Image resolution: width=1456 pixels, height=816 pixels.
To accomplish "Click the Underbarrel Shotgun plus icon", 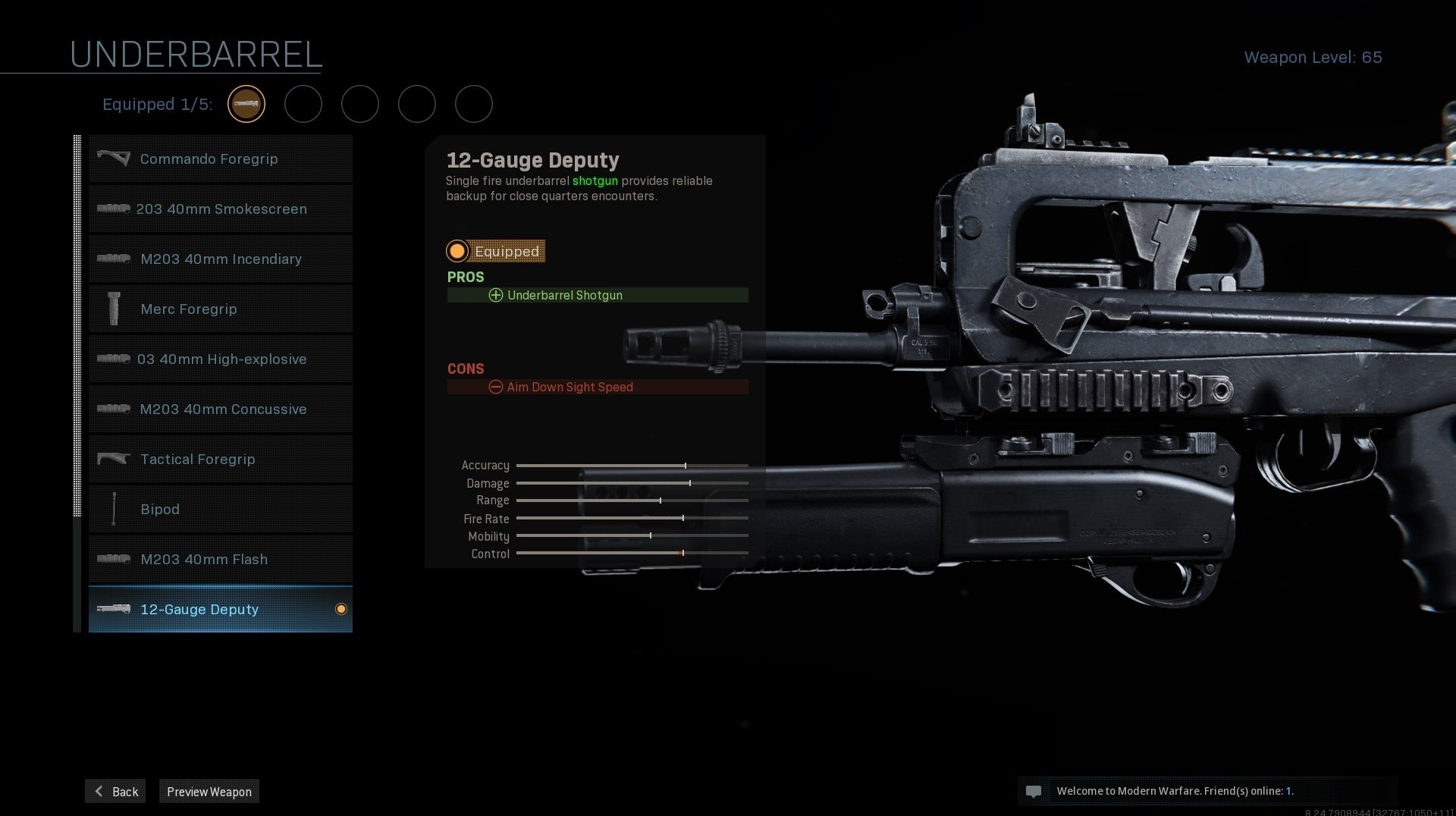I will [x=496, y=295].
